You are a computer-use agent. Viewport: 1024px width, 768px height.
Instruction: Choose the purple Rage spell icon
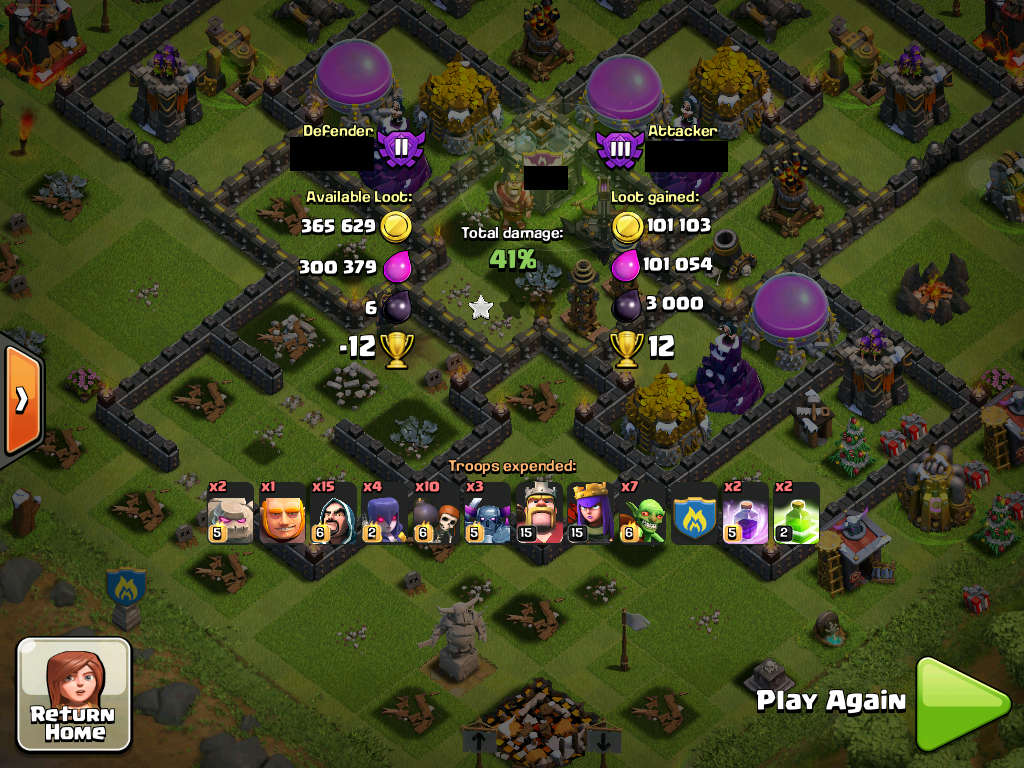coord(745,514)
